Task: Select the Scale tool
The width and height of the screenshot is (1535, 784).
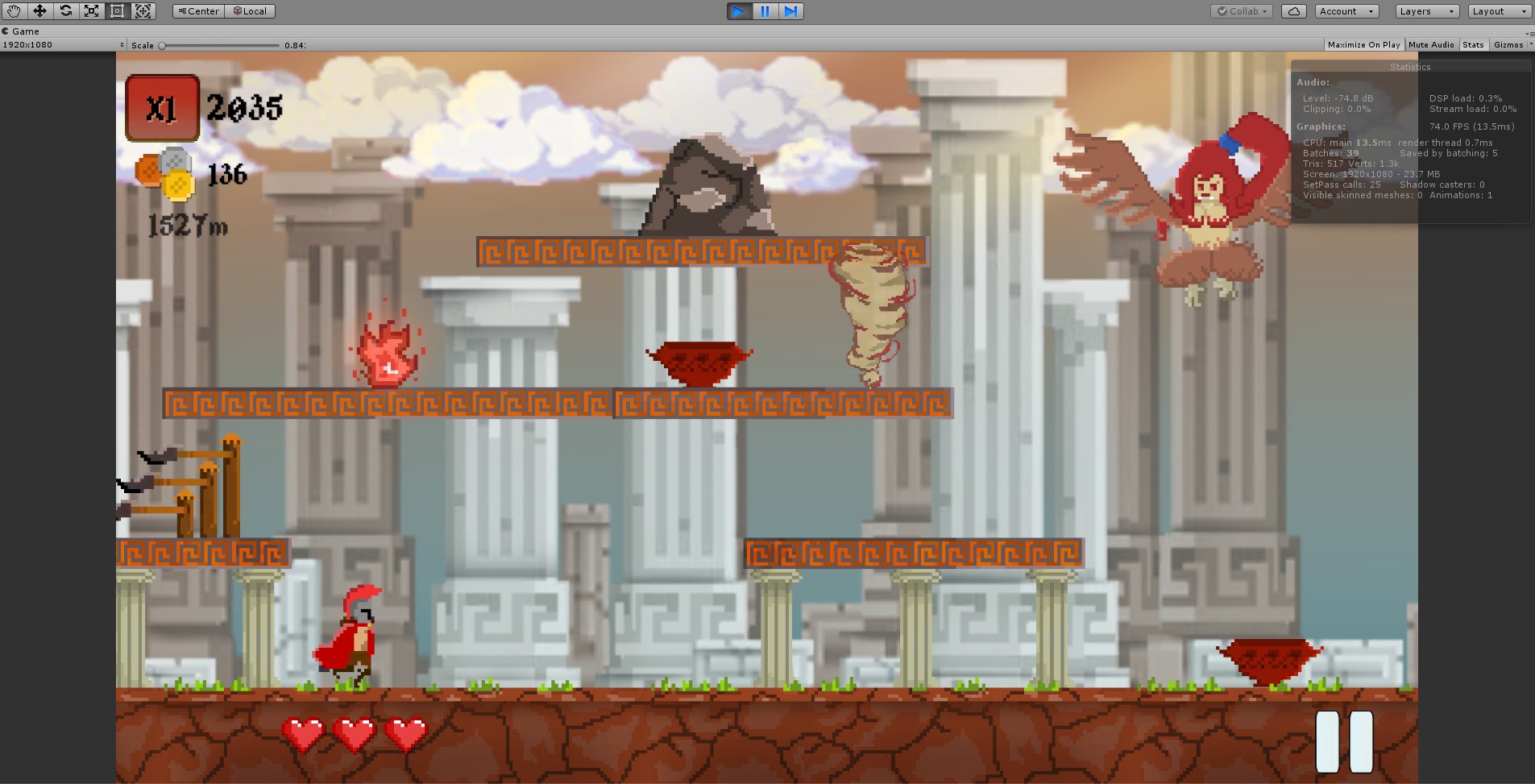Action: click(91, 11)
